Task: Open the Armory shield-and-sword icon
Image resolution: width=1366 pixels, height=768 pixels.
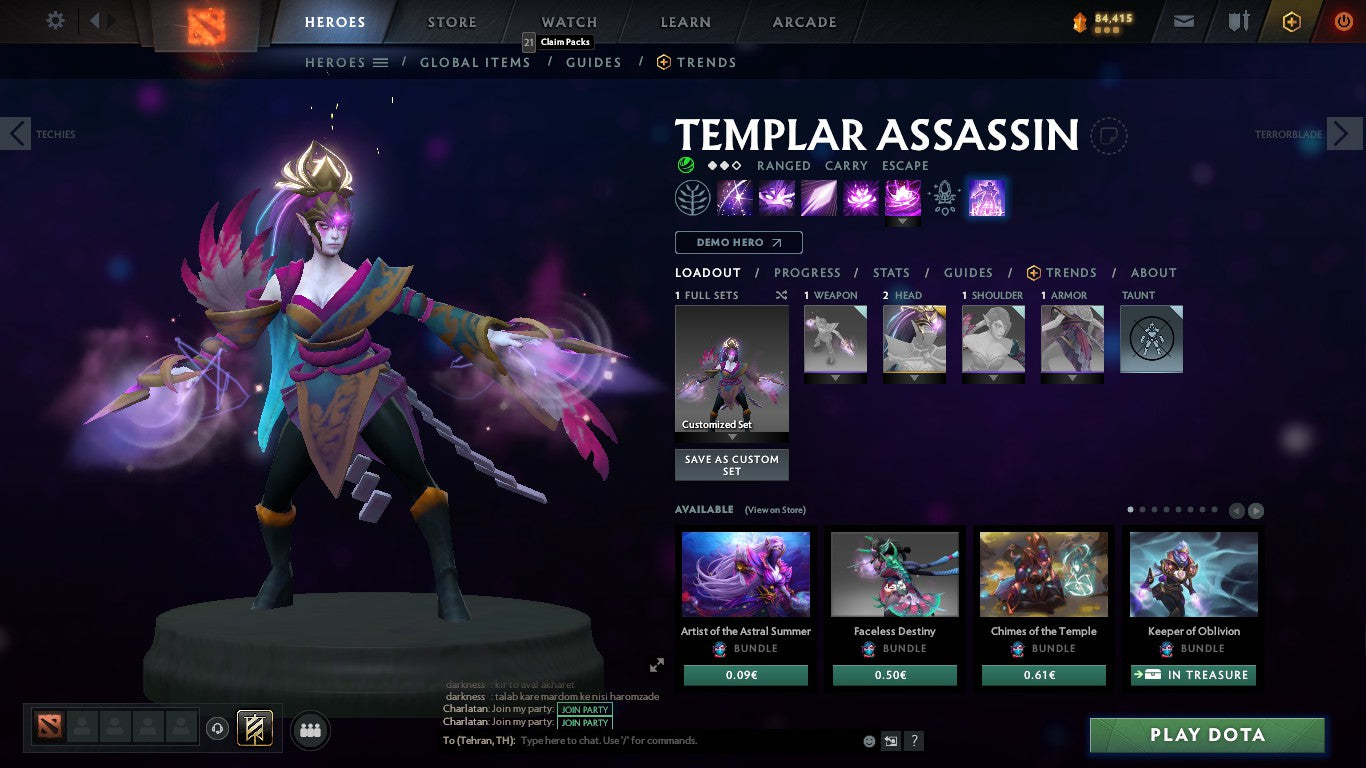Action: 1239,19
